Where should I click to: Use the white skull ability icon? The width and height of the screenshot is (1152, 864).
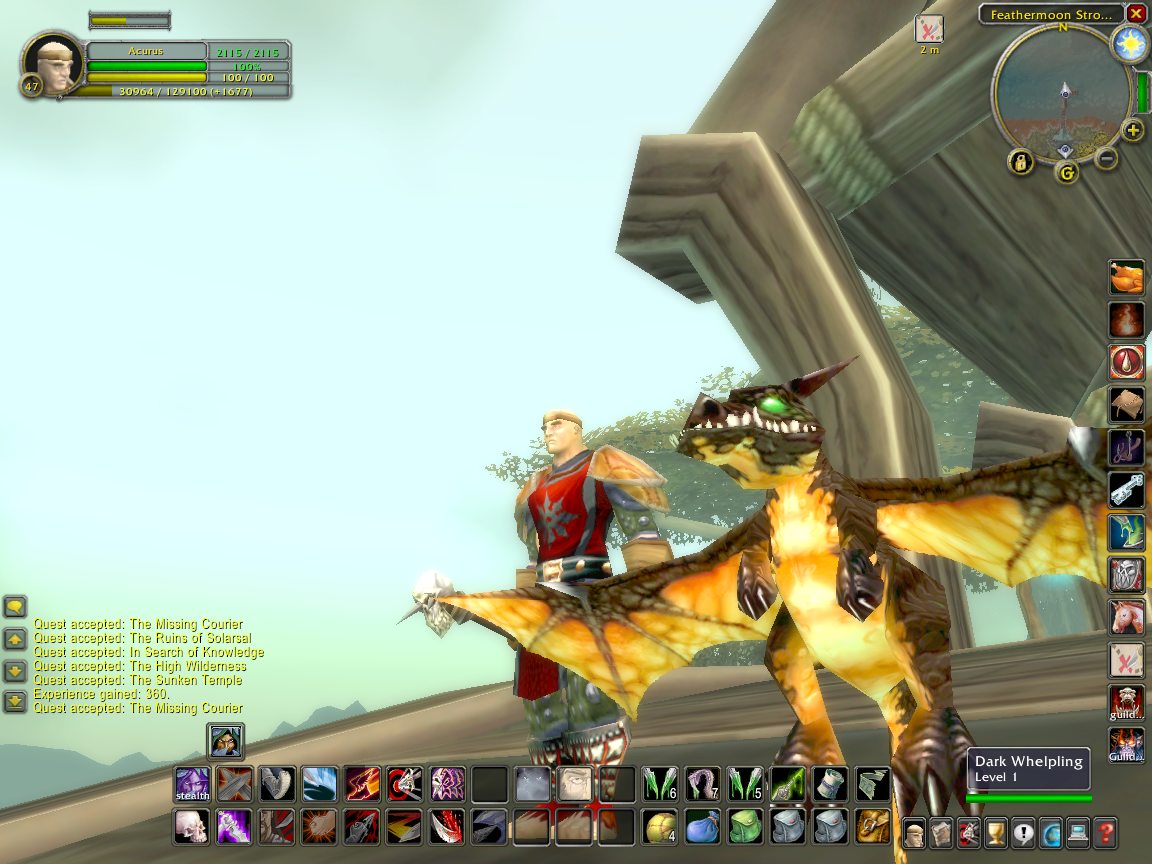pyautogui.click(x=192, y=827)
